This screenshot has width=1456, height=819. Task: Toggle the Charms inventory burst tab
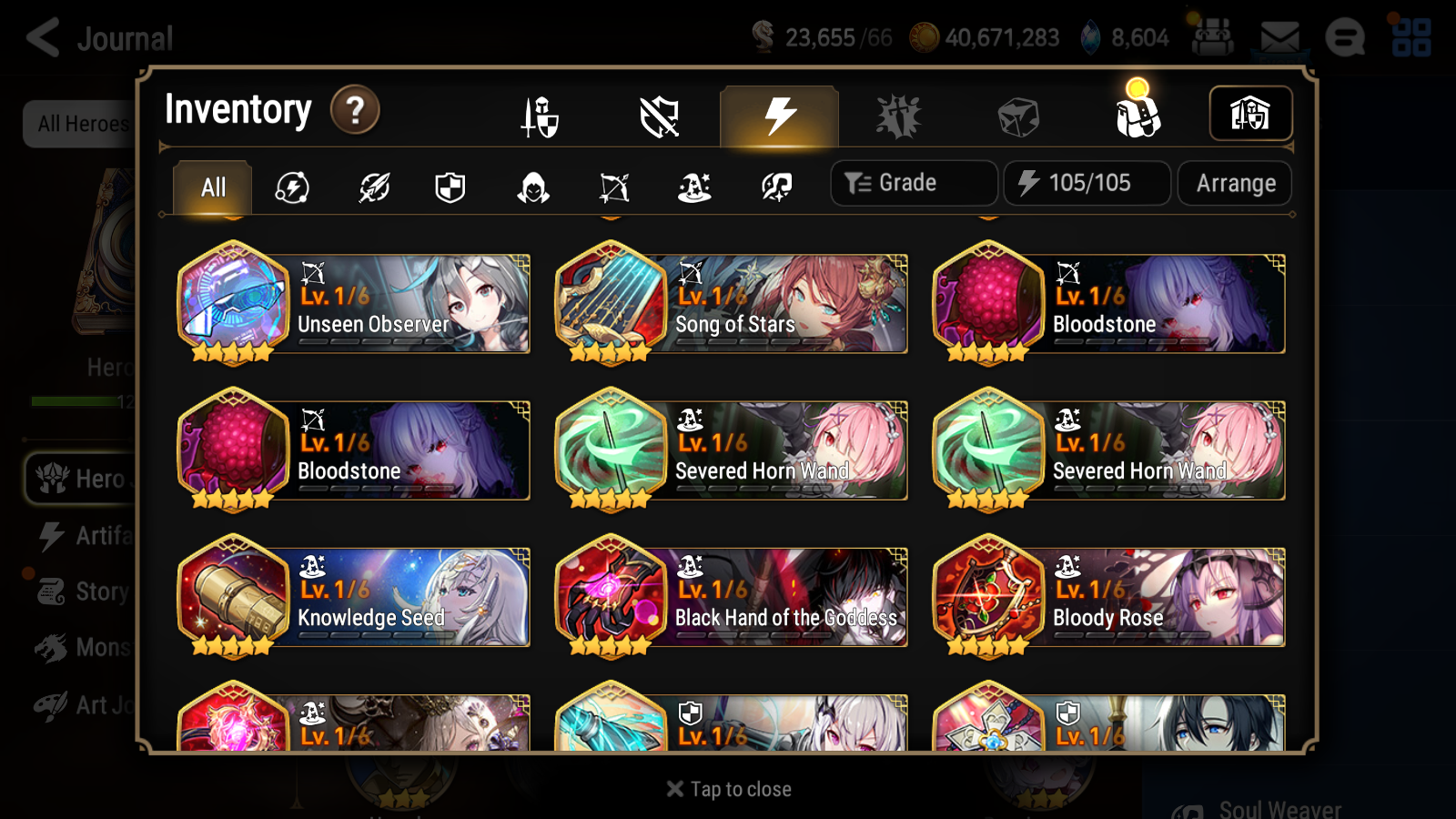(898, 116)
